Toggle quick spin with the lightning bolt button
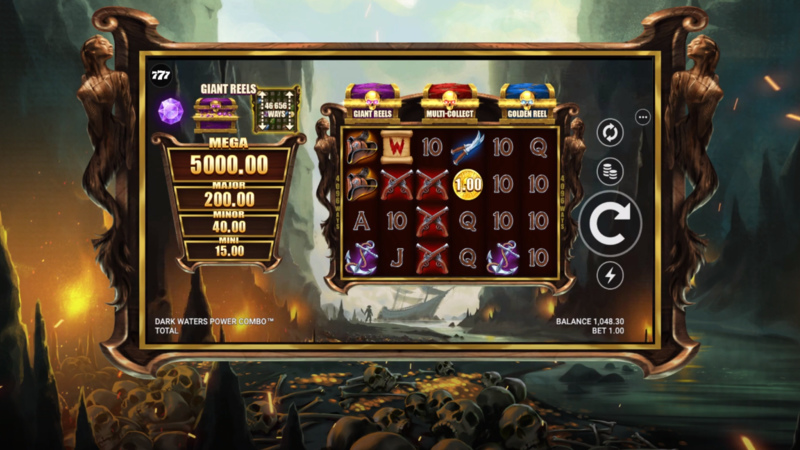 click(610, 276)
